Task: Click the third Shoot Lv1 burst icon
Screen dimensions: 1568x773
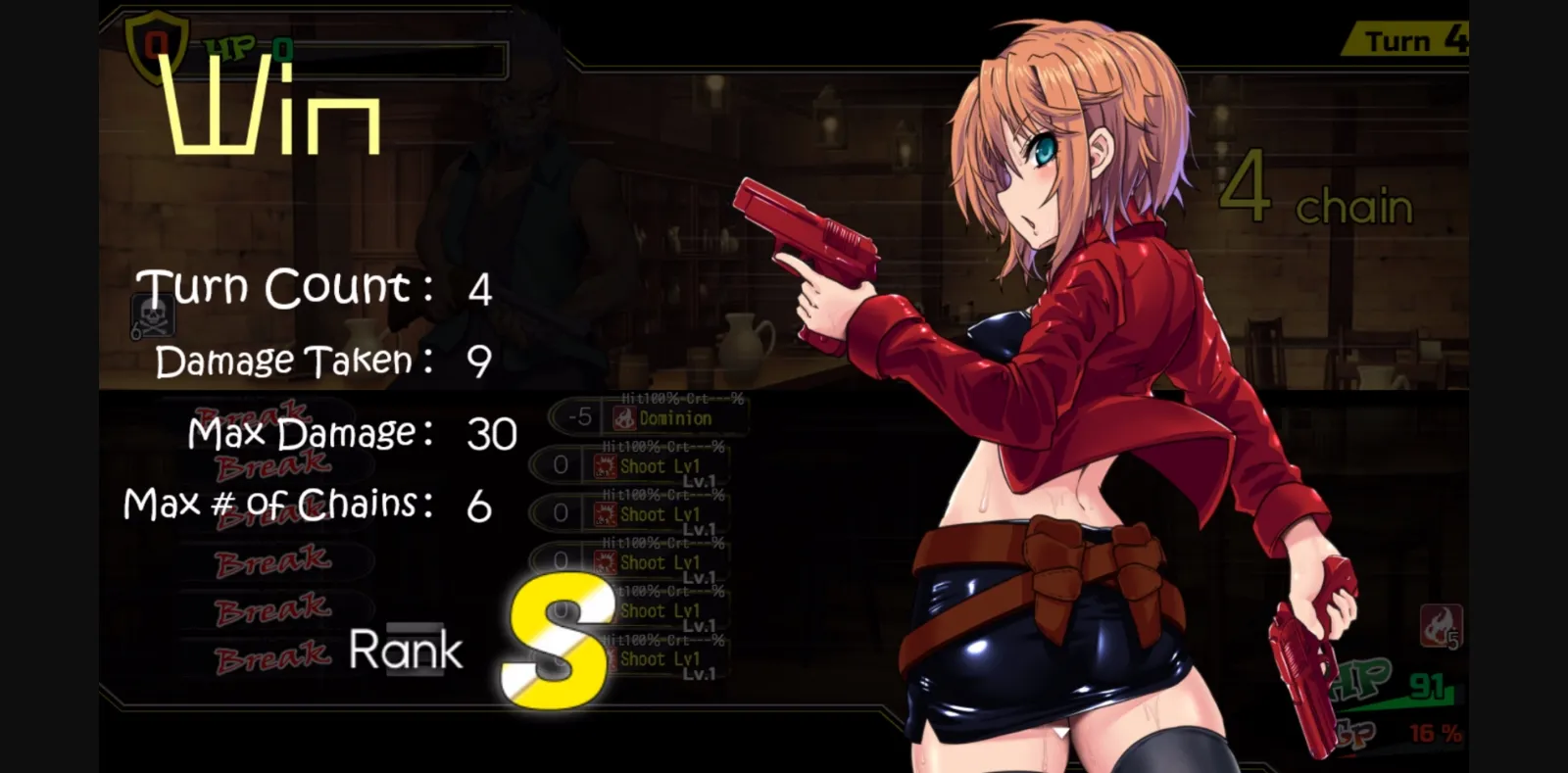Action: pos(609,562)
